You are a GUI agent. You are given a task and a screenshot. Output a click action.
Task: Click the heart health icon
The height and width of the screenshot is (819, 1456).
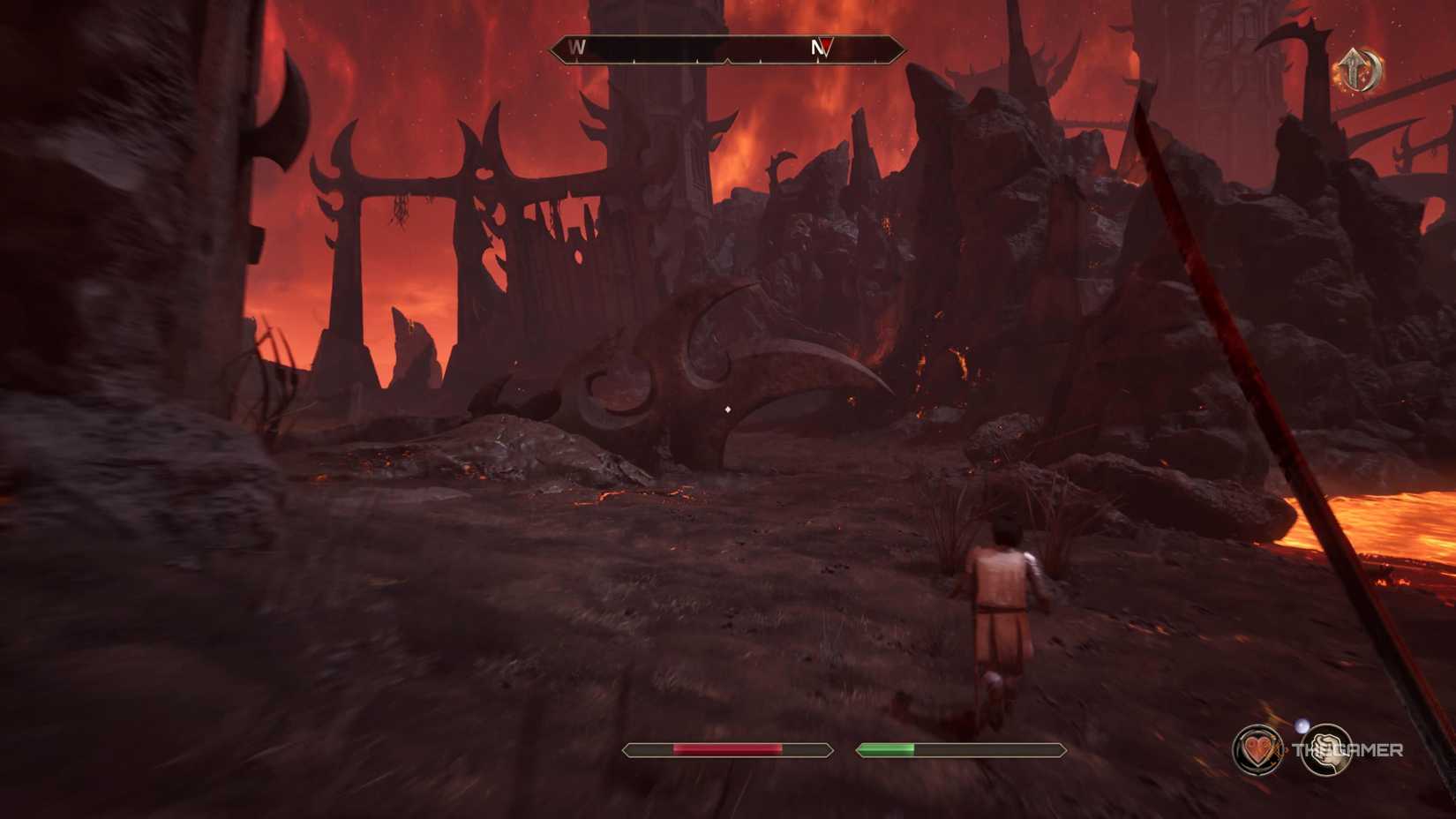pos(1257,749)
